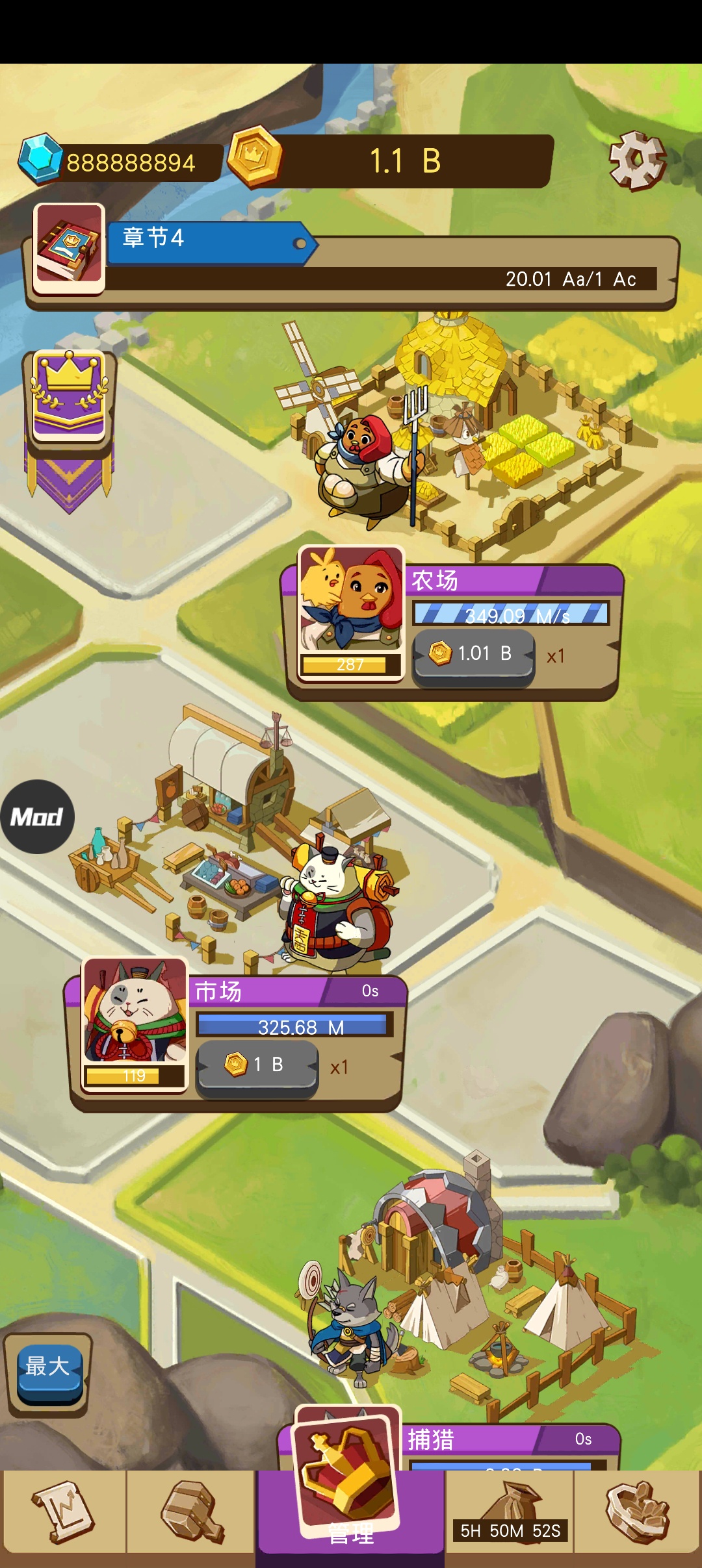
Task: Open the ore rocks tab
Action: (x=637, y=1512)
